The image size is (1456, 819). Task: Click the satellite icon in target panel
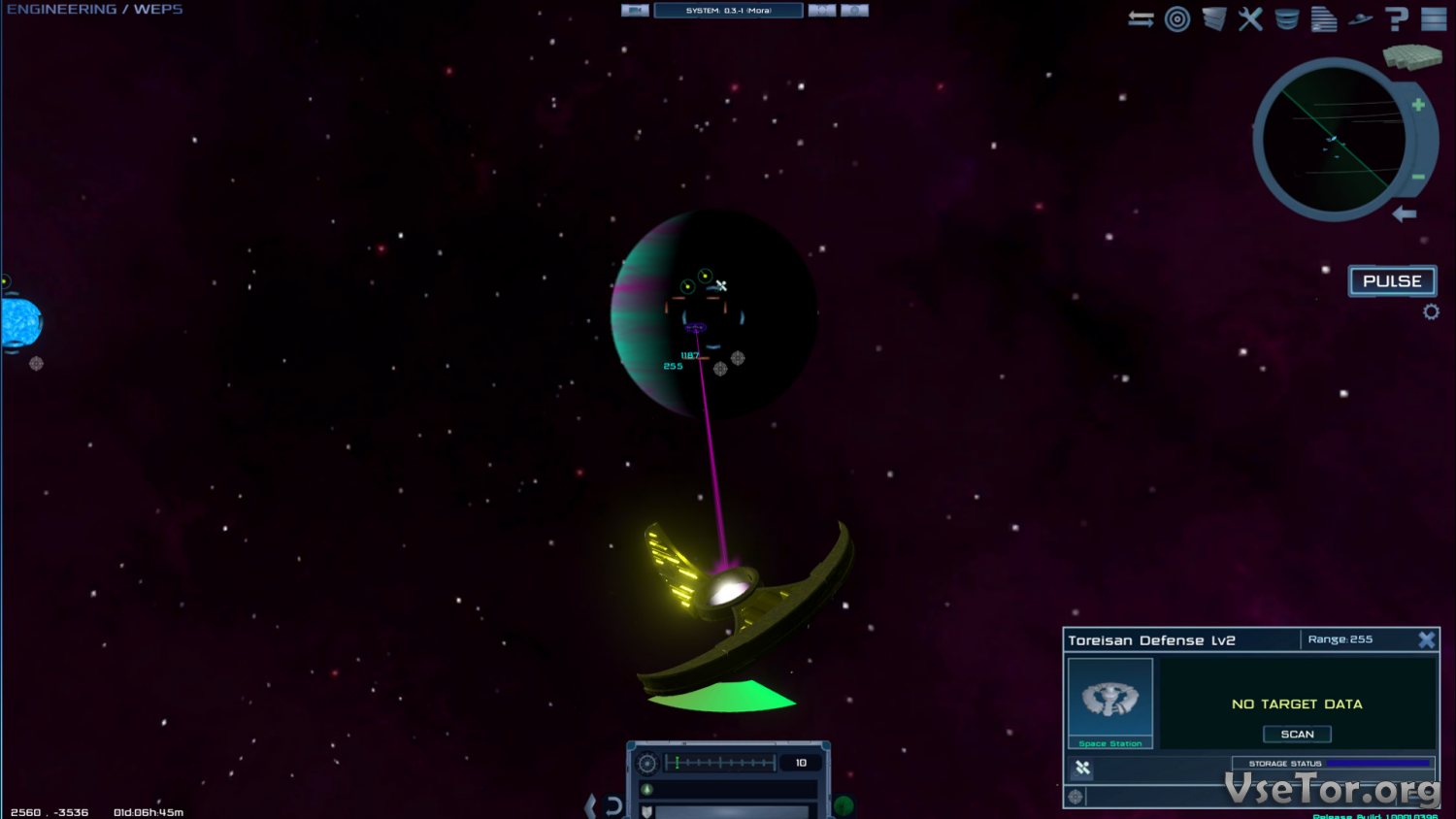tap(1082, 768)
